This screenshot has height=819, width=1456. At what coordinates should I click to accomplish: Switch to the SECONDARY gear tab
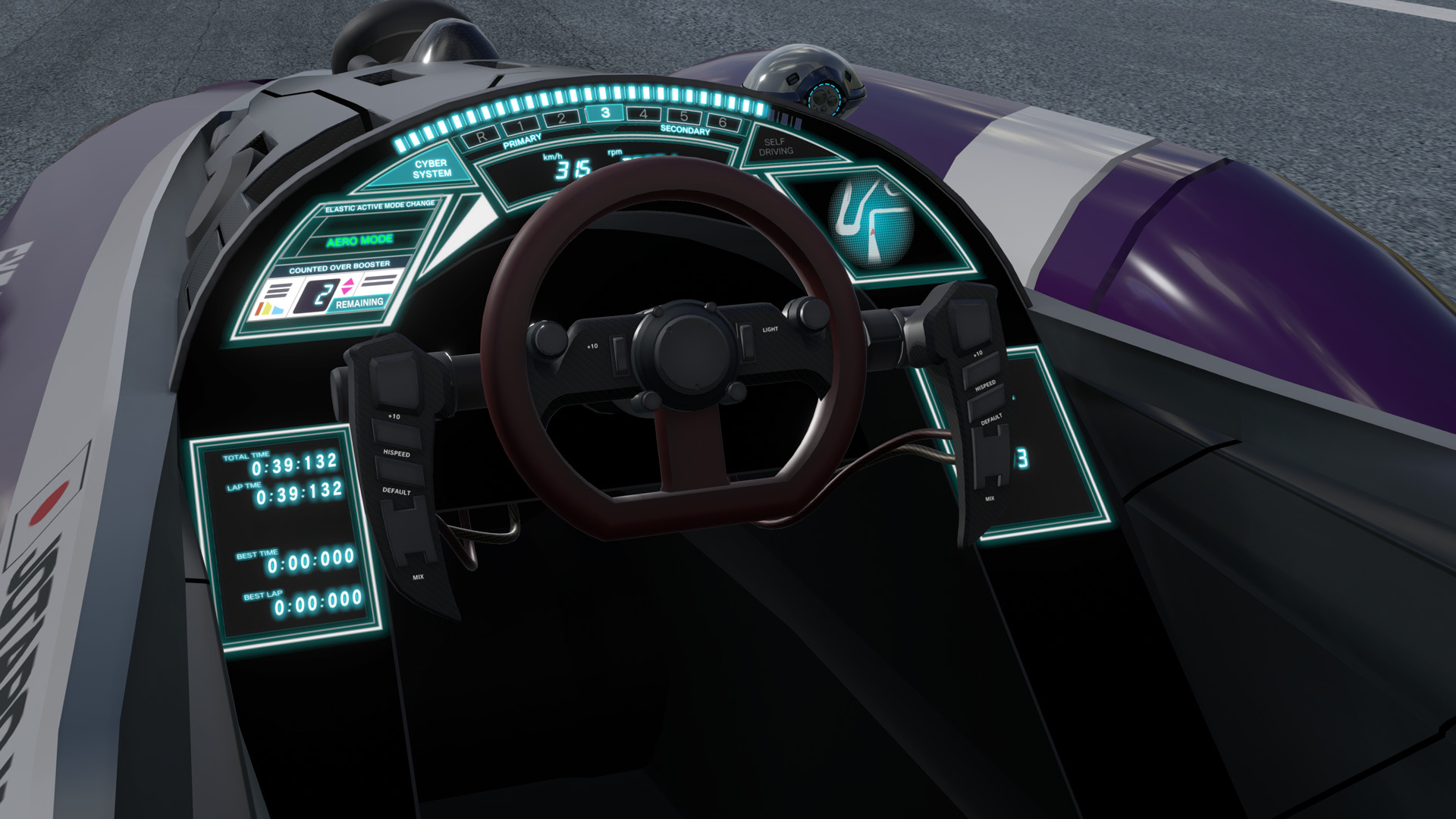(x=686, y=130)
